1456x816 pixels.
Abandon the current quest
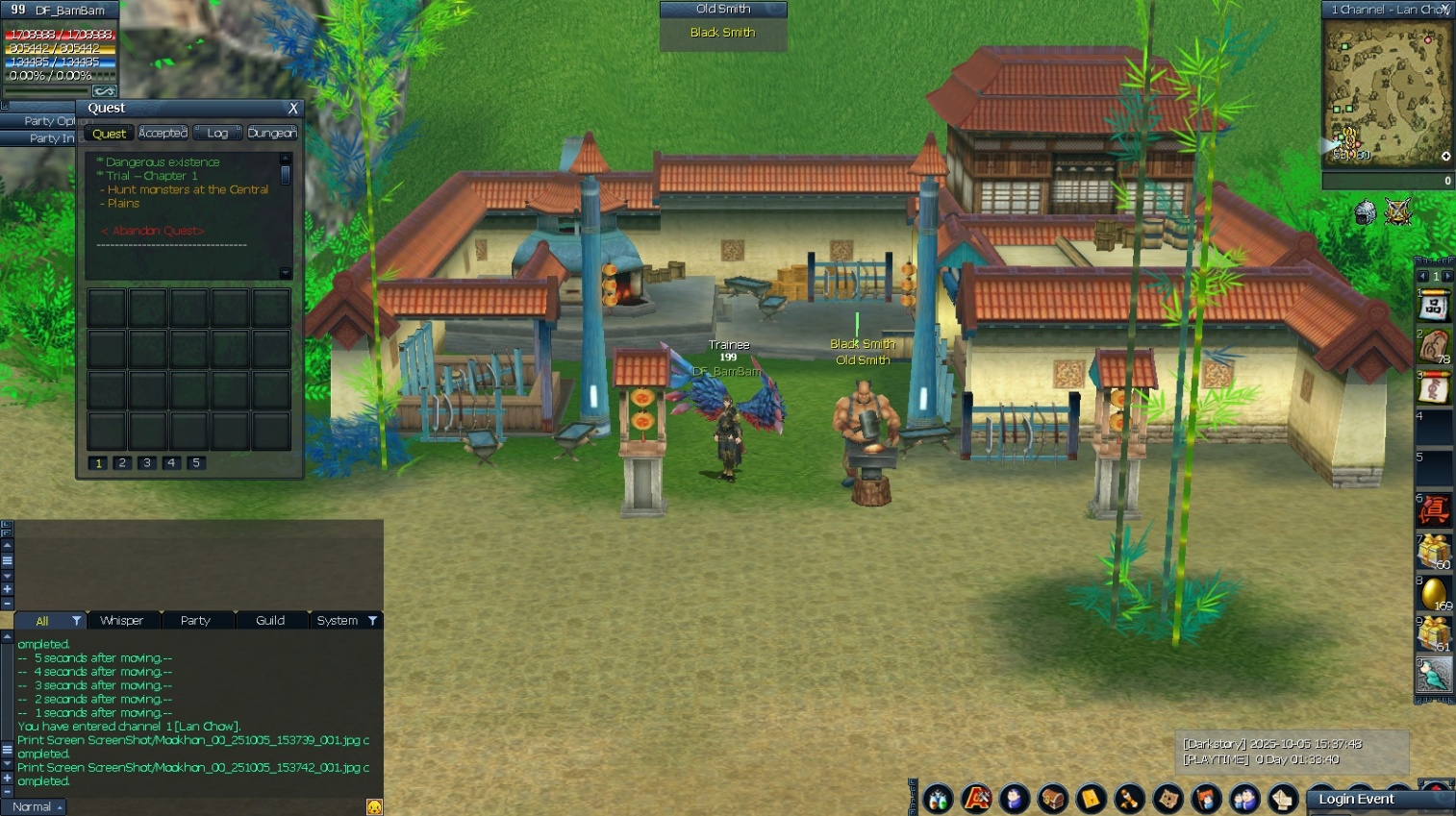pos(153,231)
